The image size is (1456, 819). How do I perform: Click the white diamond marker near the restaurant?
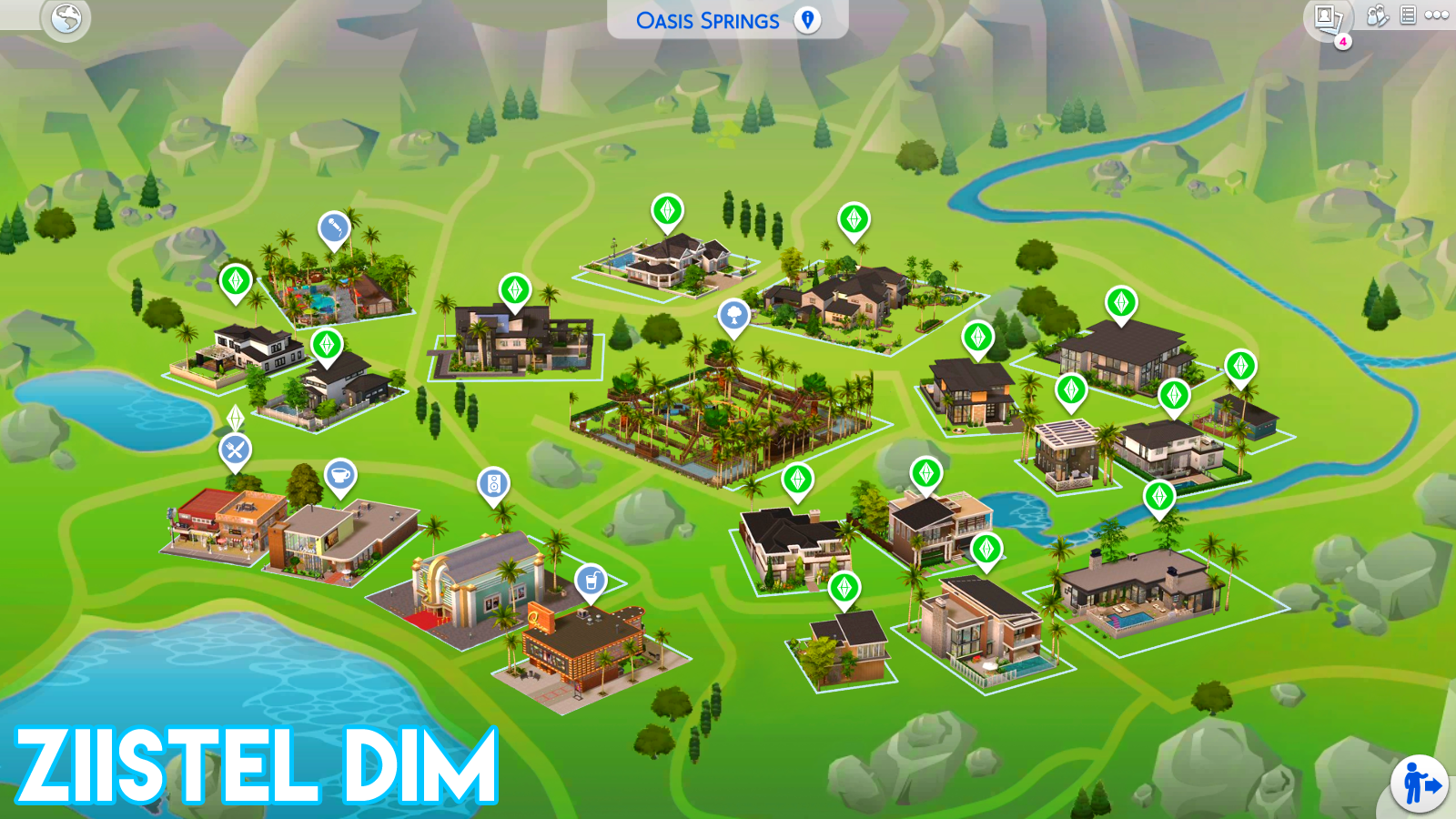pos(235,419)
